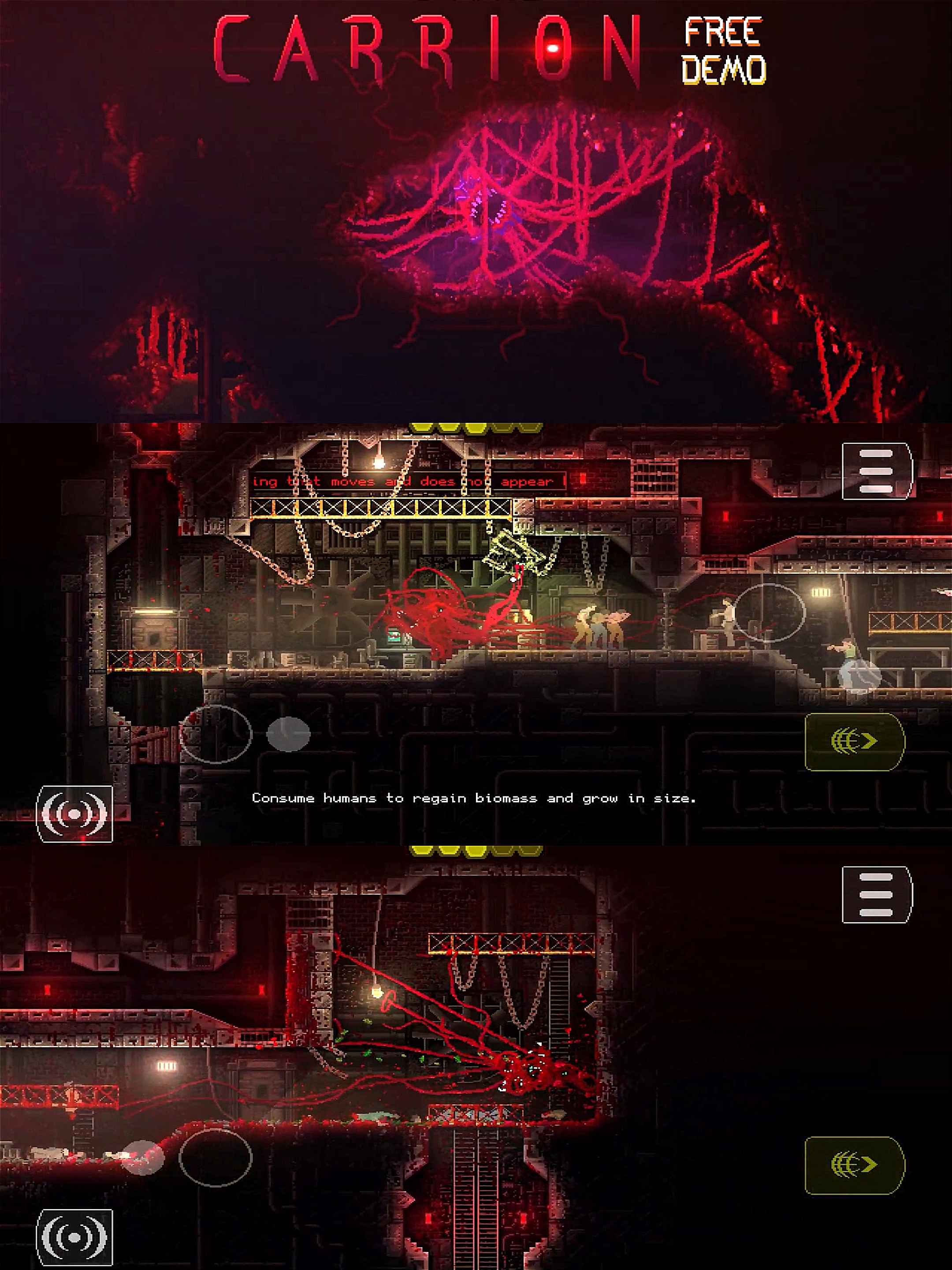Trigger the echolocation pulse button in the bottom screenshot

74,1238
